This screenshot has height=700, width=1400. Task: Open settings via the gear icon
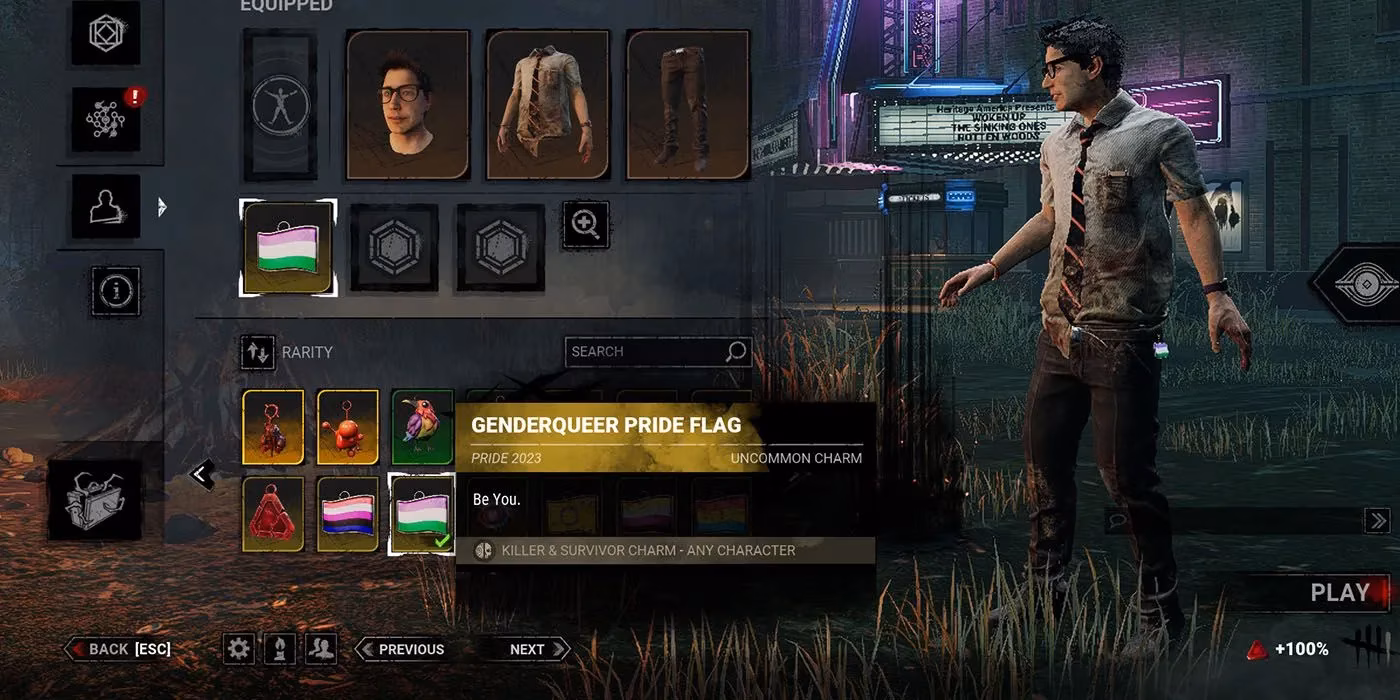point(238,649)
